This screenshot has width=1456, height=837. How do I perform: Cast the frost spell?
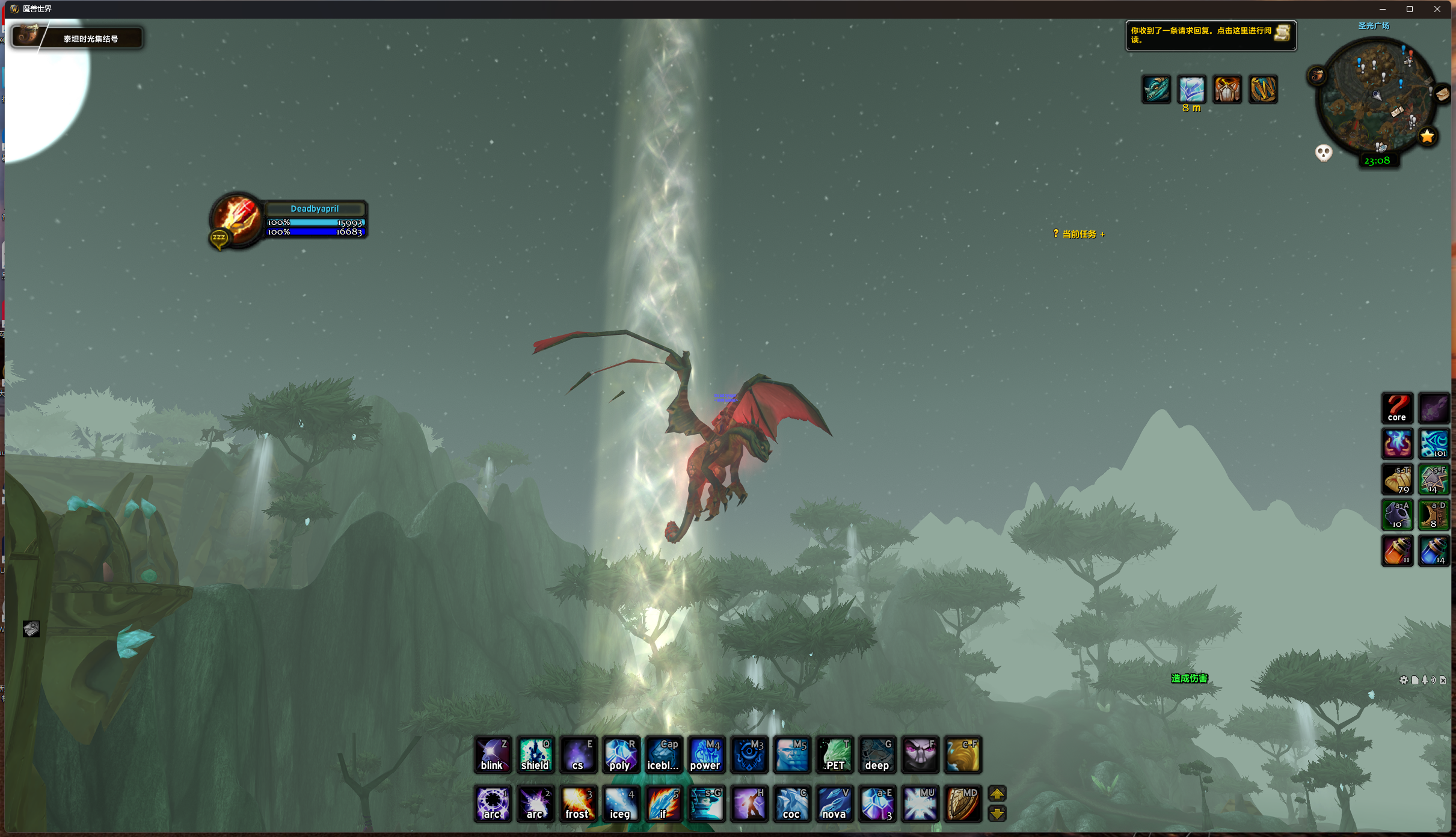click(577, 803)
